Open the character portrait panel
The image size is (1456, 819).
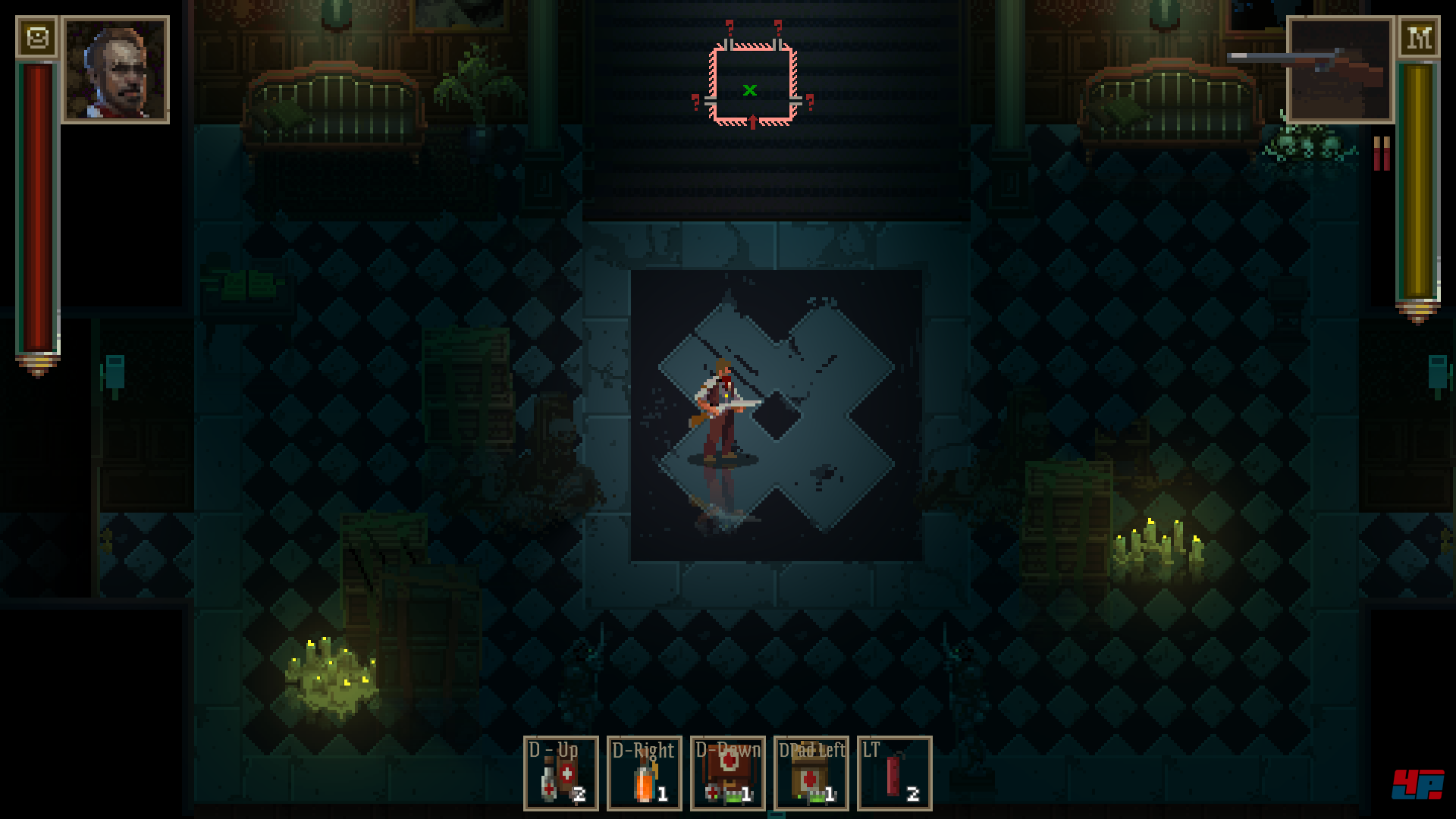point(115,70)
